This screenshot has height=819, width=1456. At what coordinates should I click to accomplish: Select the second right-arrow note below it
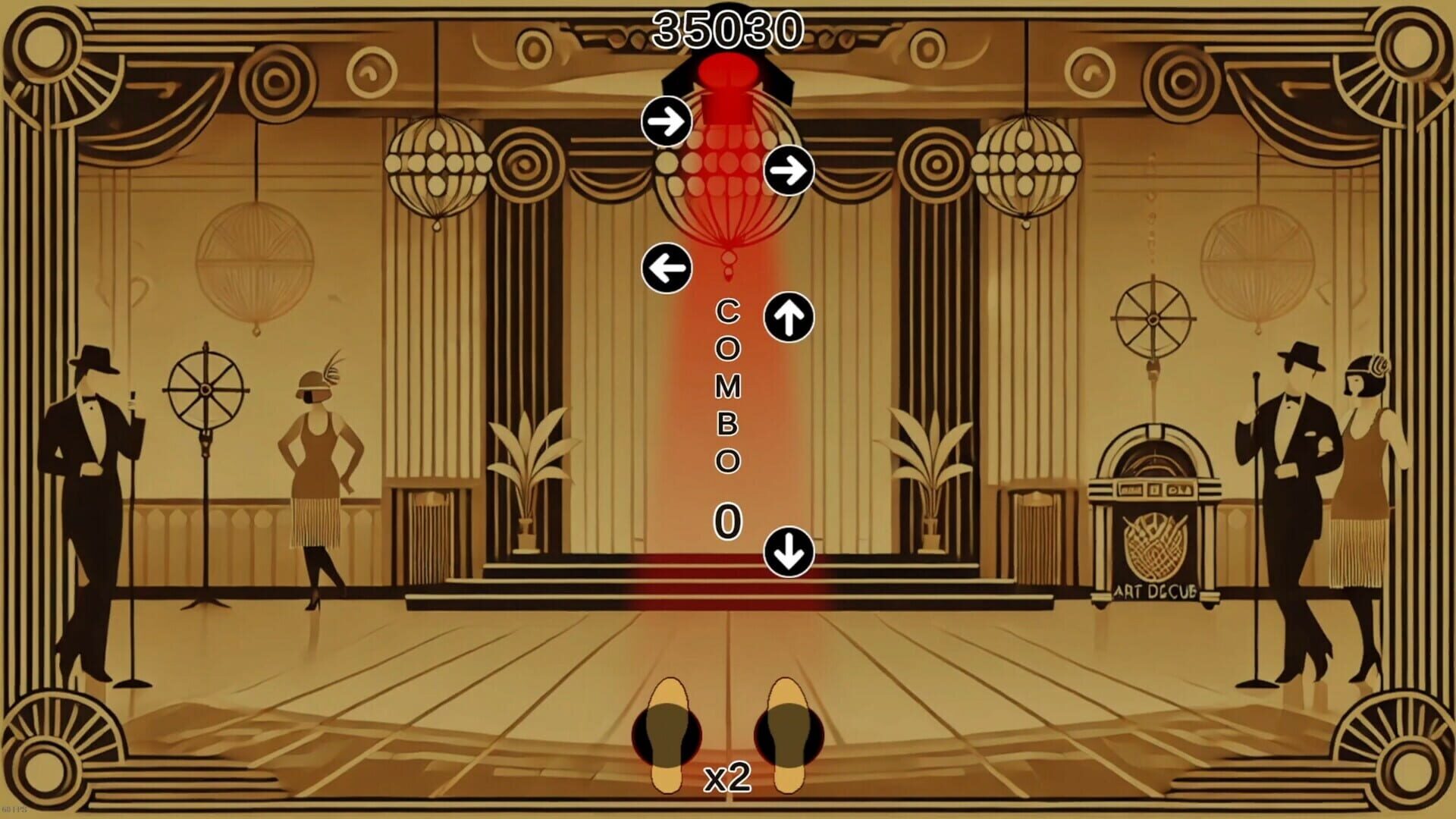[791, 171]
